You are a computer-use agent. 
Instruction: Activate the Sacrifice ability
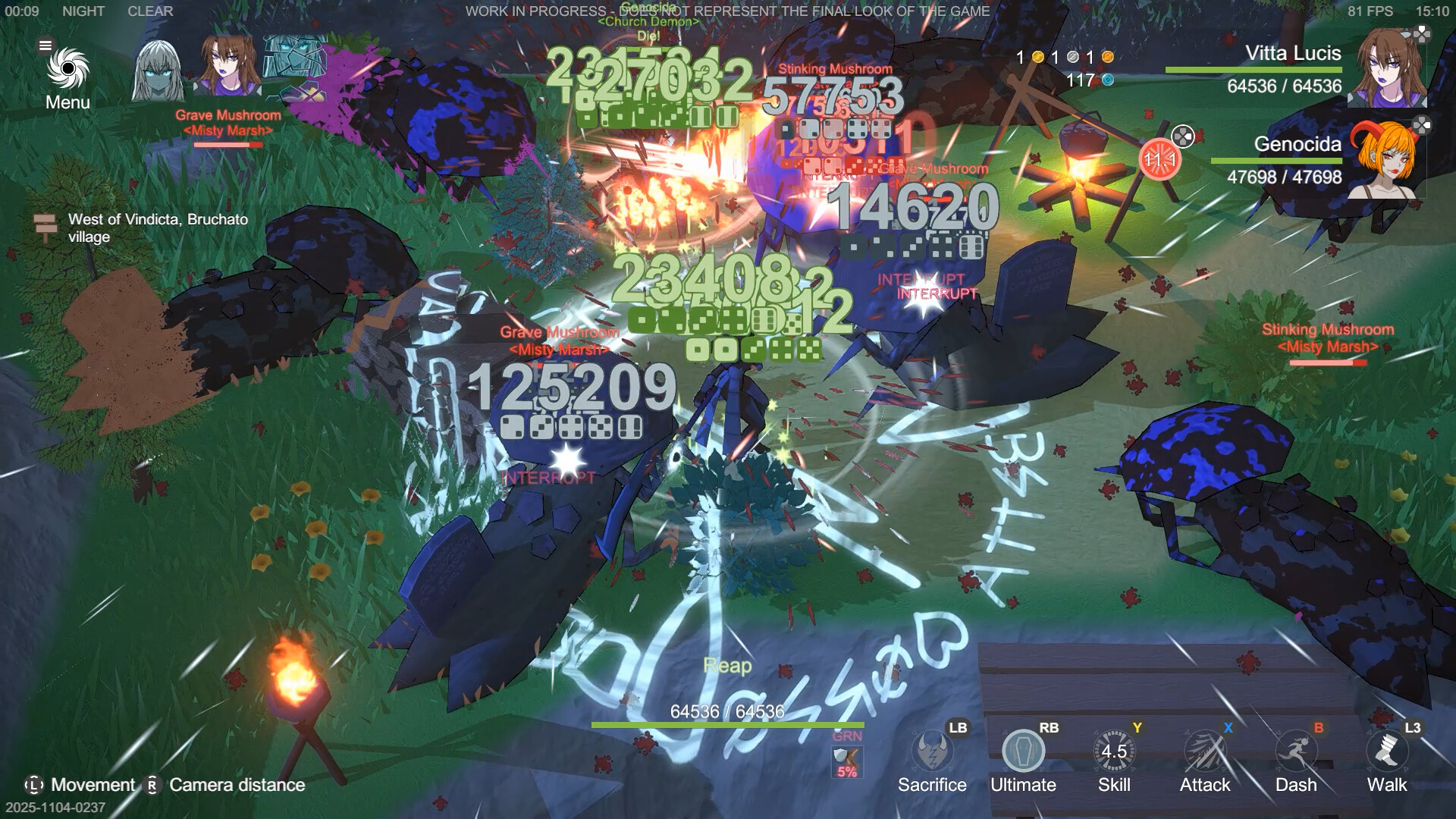pyautogui.click(x=931, y=752)
